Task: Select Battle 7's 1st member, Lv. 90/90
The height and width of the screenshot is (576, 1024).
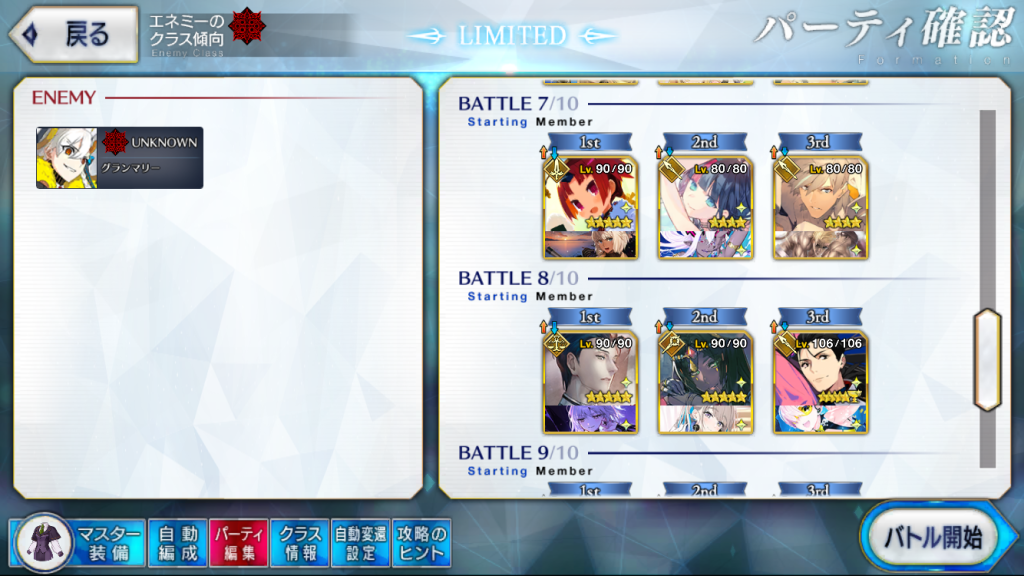Action: tap(589, 208)
